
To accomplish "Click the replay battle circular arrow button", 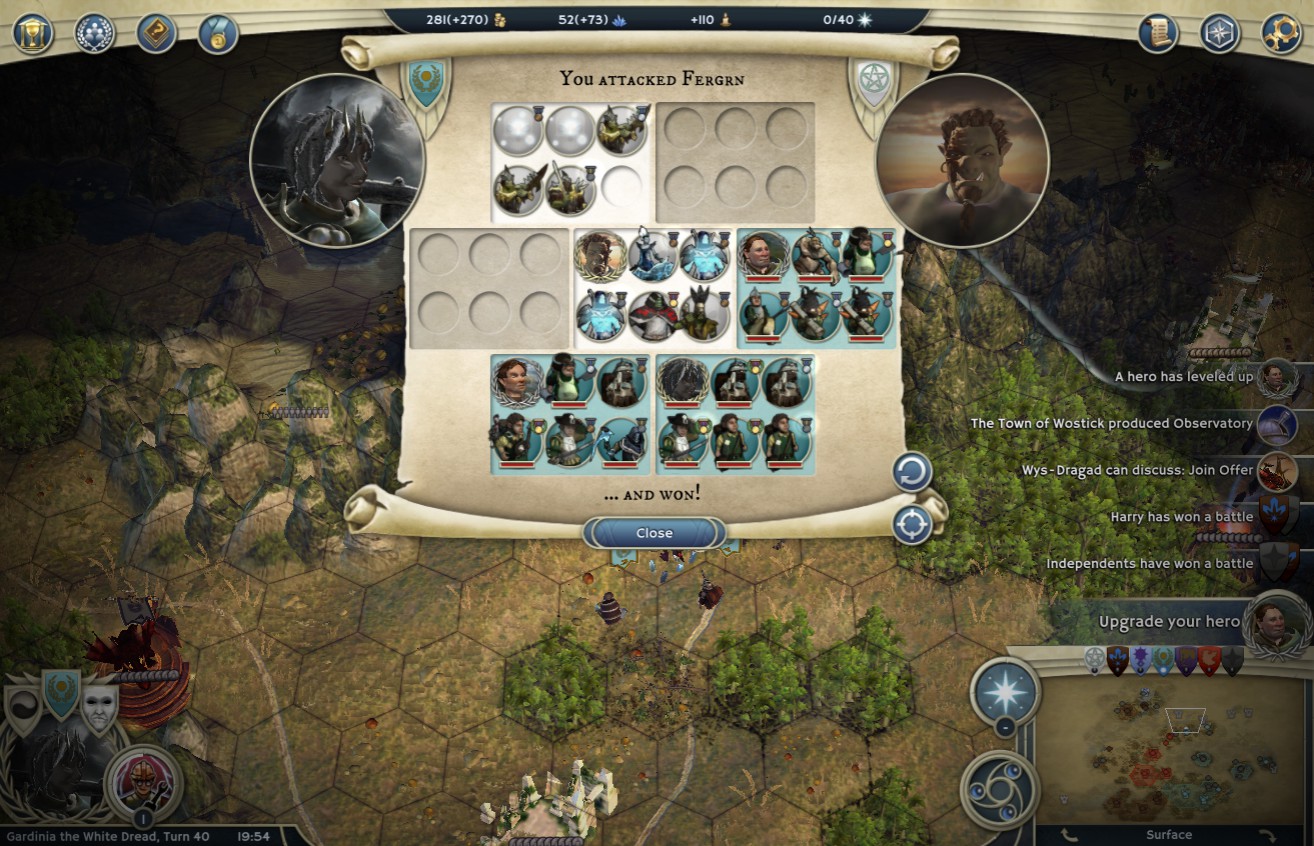I will point(912,473).
